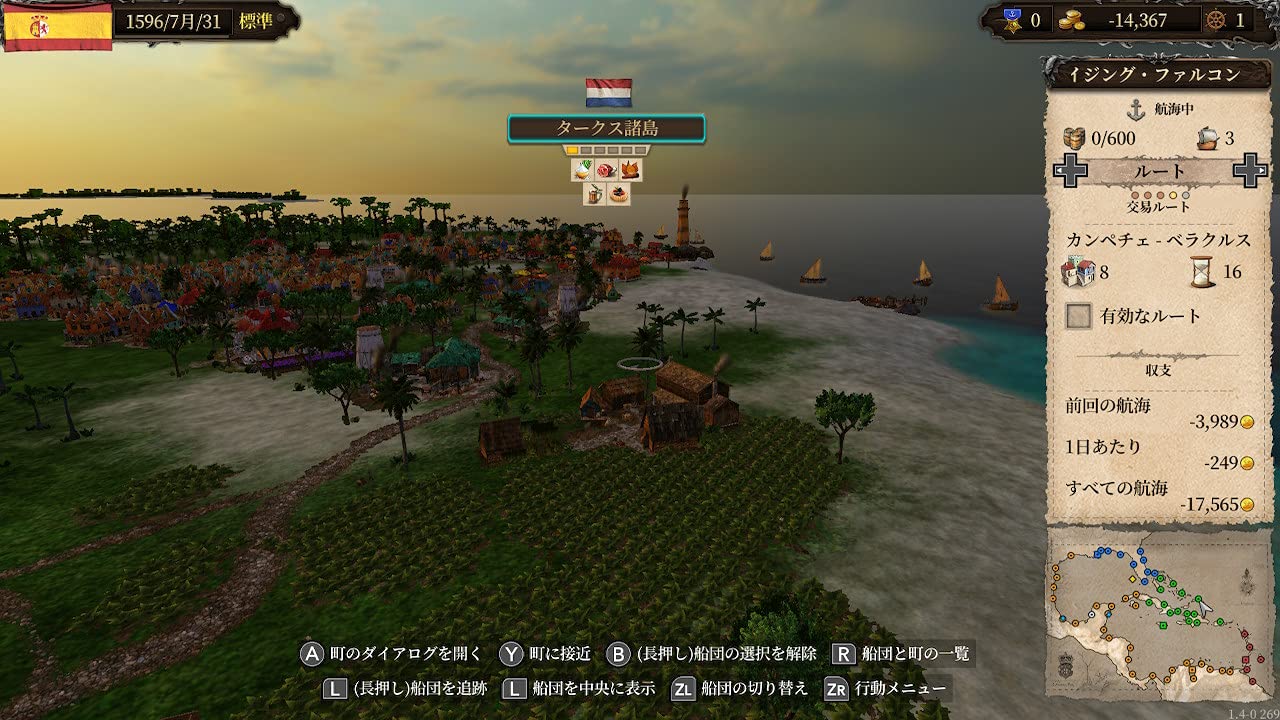This screenshot has width=1280, height=720.
Task: Click the ship wheel convoy counter
Action: pyautogui.click(x=1229, y=20)
